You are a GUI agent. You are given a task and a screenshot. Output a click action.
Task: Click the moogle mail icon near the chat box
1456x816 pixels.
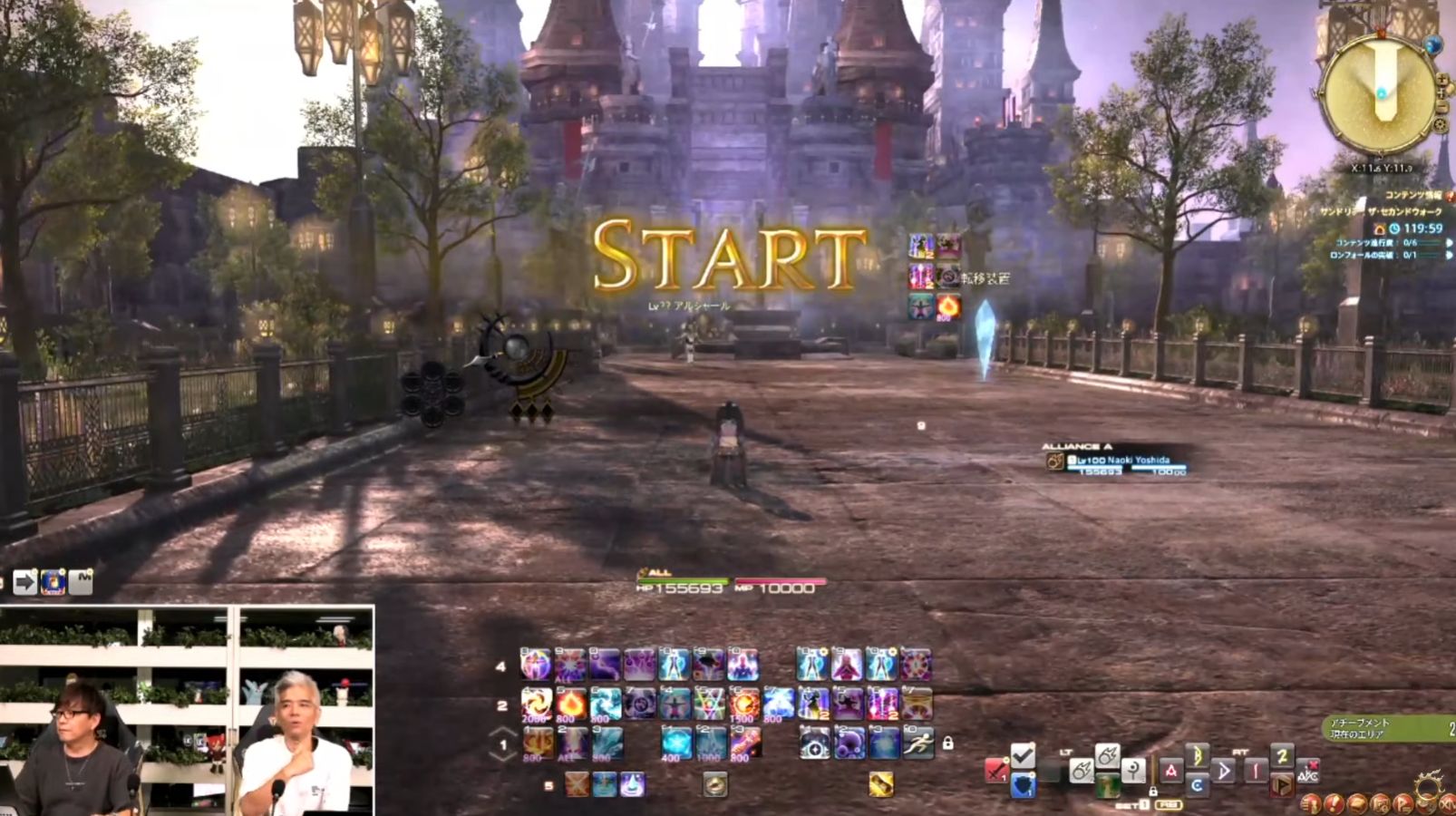(x=53, y=581)
